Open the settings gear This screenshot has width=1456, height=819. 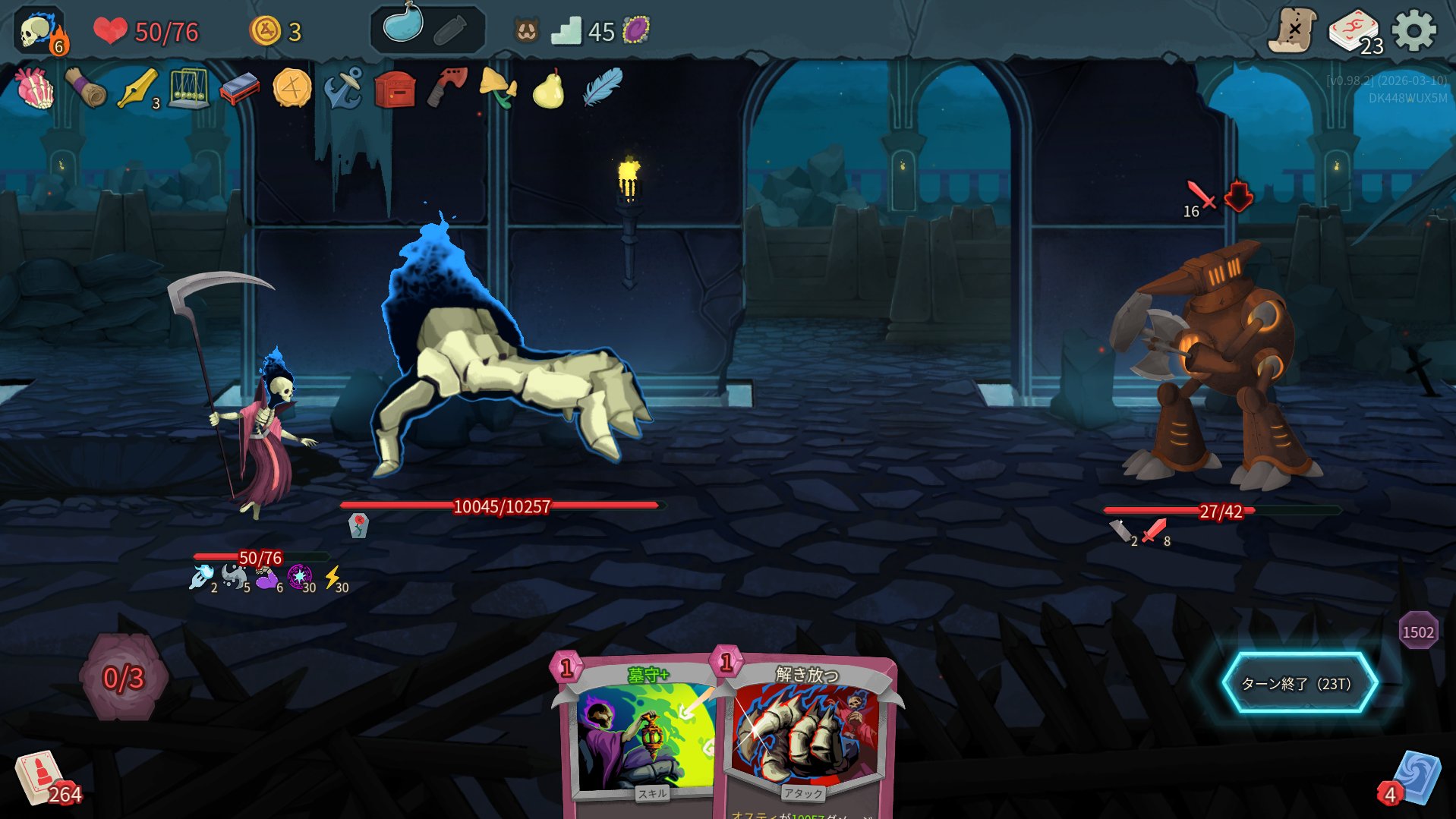pyautogui.click(x=1413, y=31)
